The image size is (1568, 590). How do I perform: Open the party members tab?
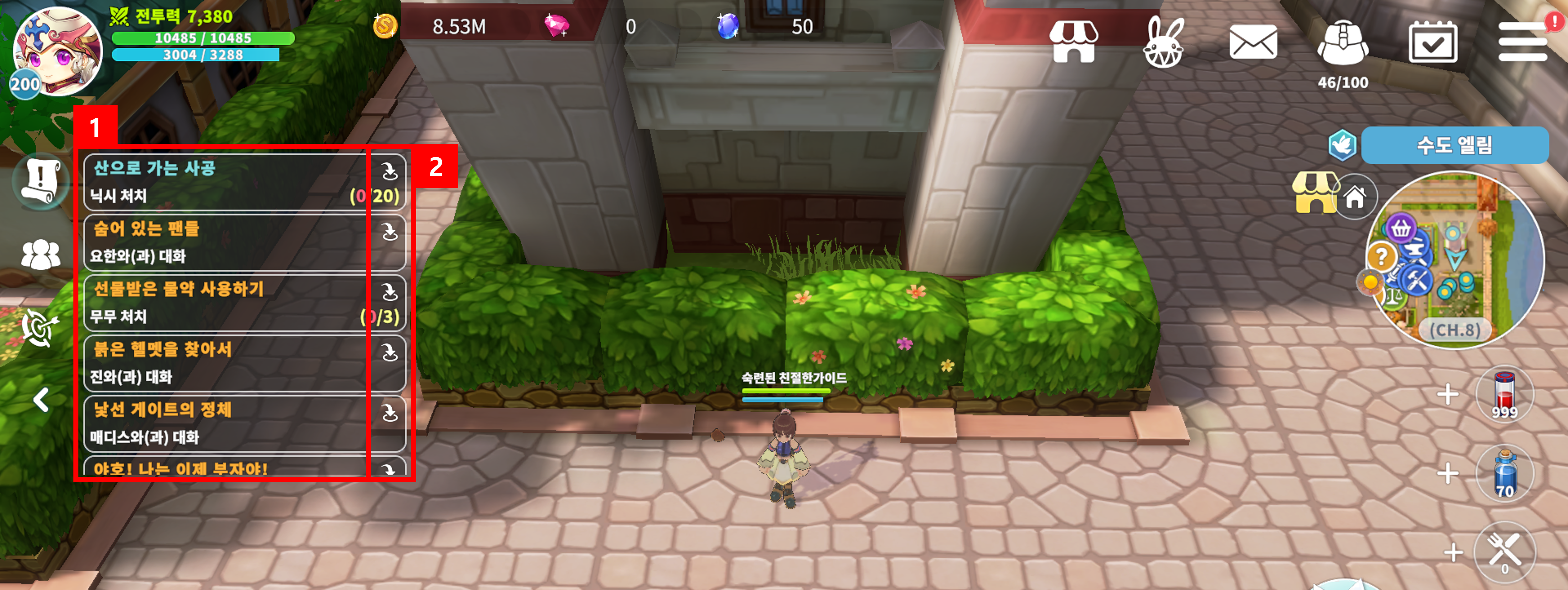pos(40,254)
